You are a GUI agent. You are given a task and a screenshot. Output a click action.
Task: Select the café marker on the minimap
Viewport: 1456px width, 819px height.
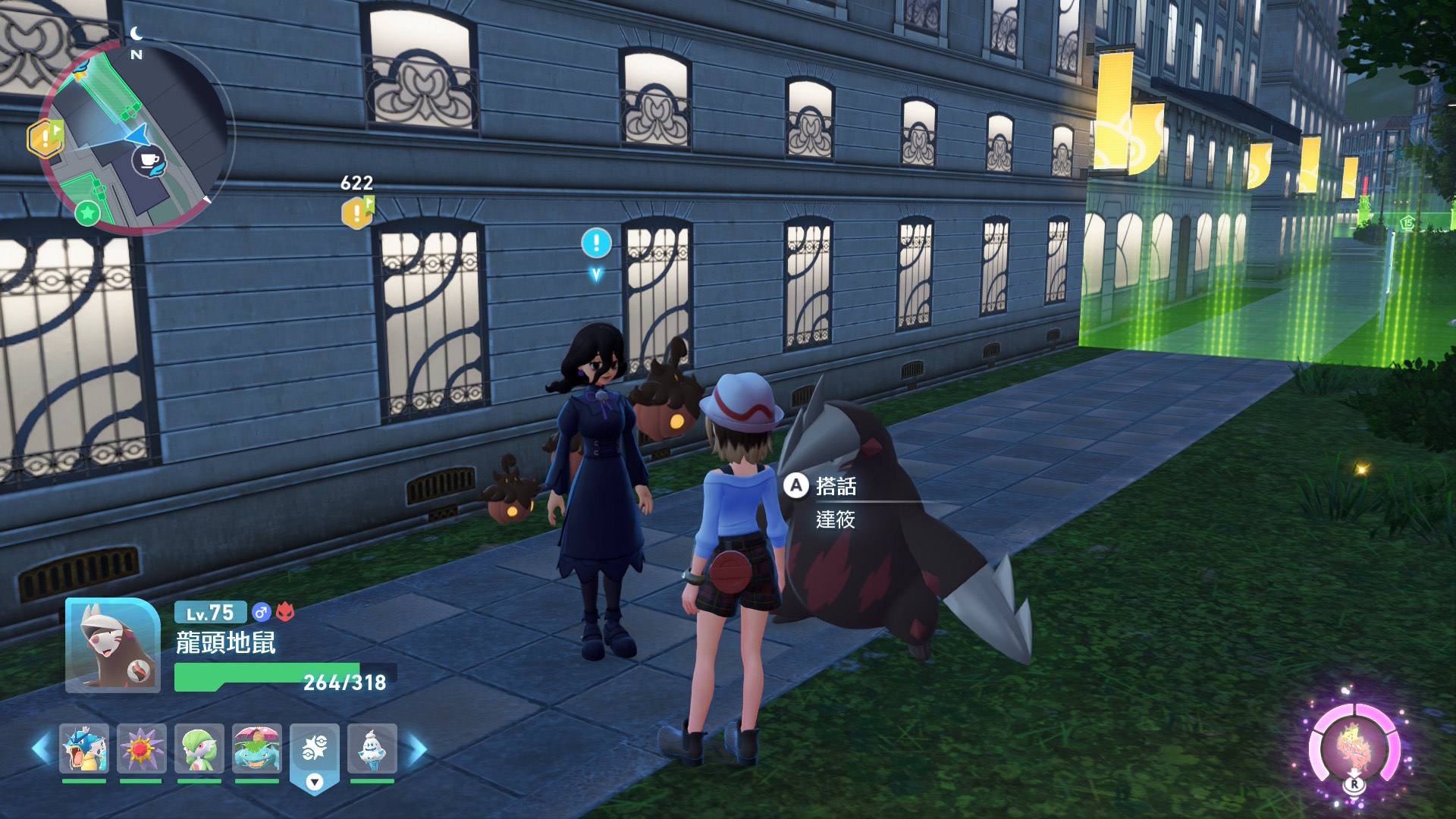(x=149, y=161)
